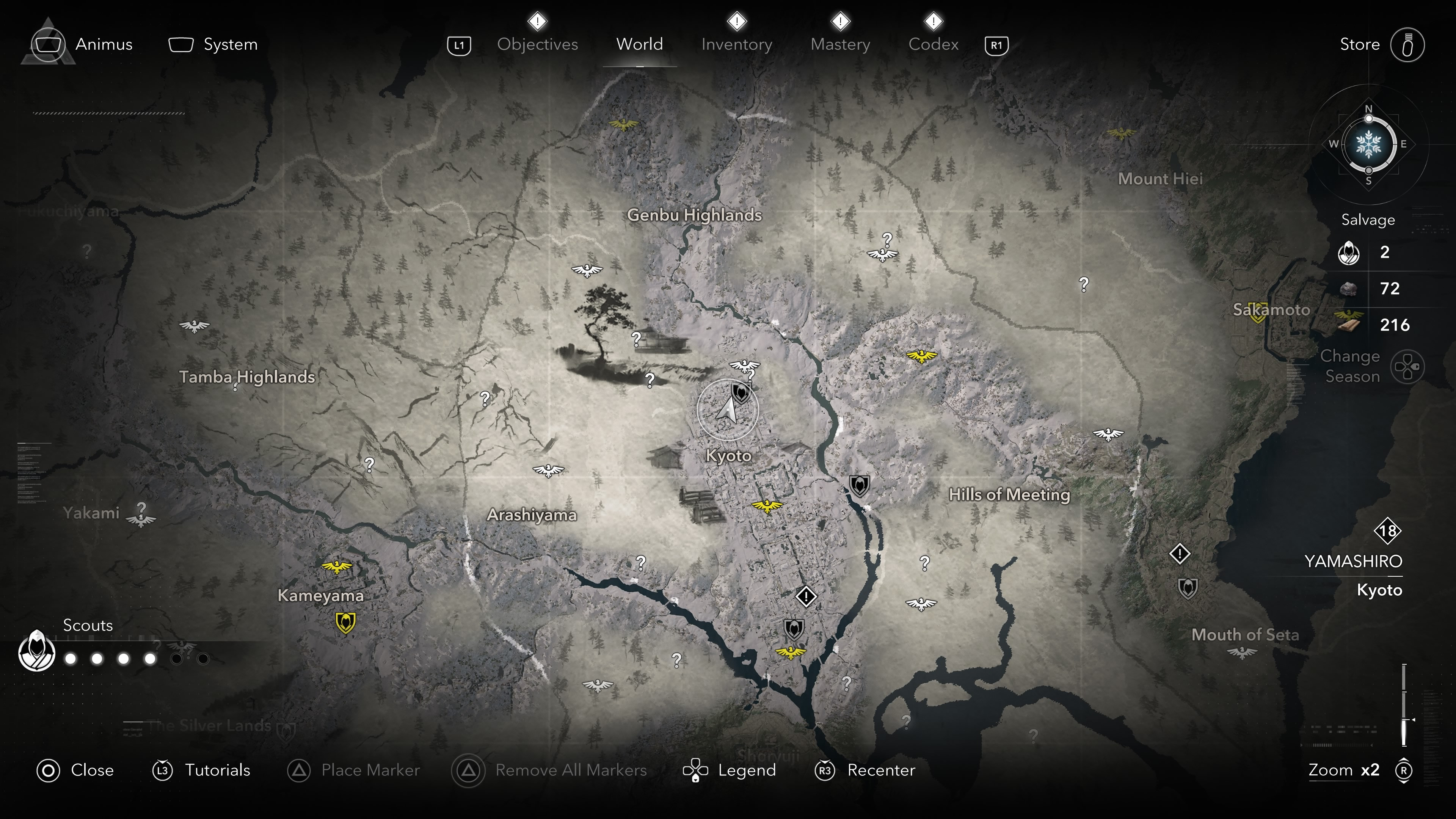Select the Genbu Highlands region label

694,215
